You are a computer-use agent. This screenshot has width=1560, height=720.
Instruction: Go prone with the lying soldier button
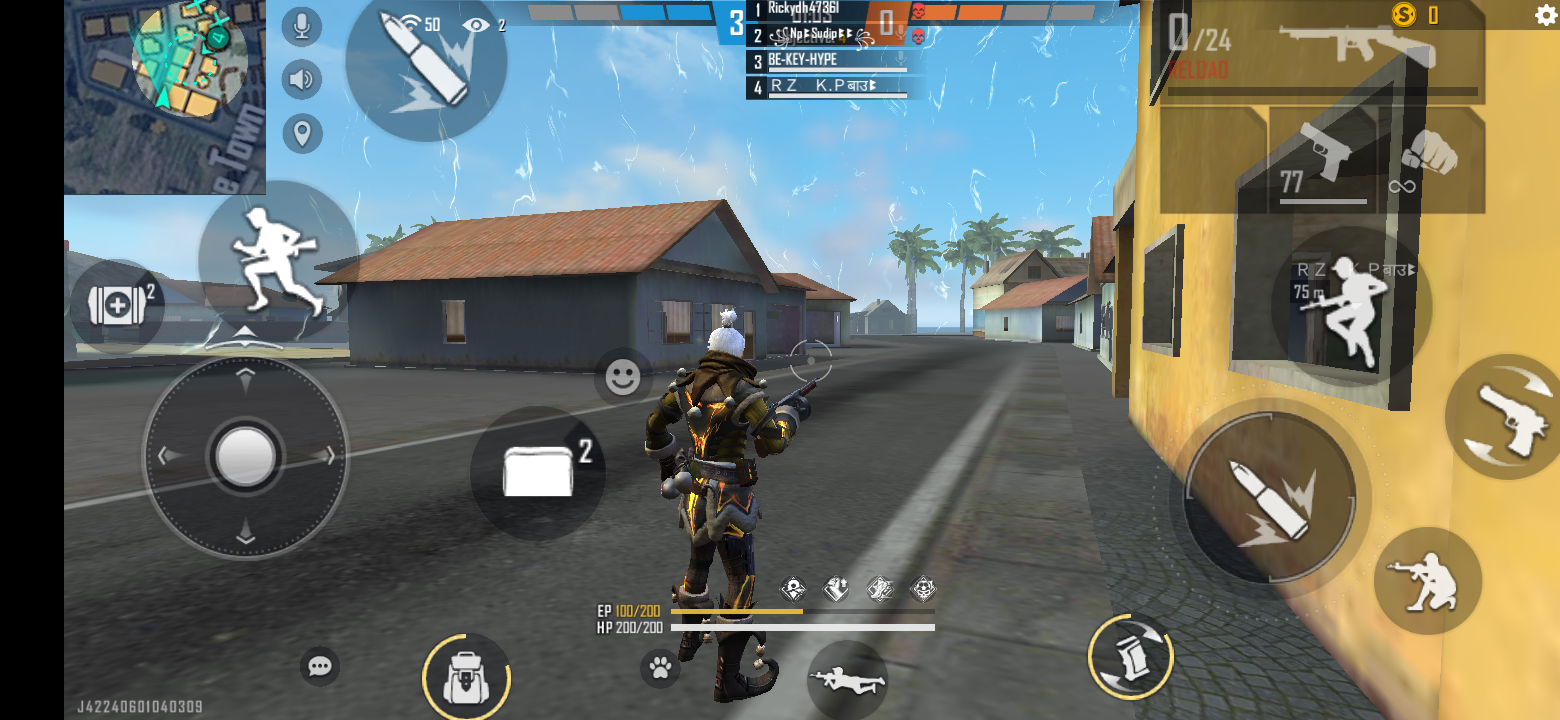tap(847, 680)
